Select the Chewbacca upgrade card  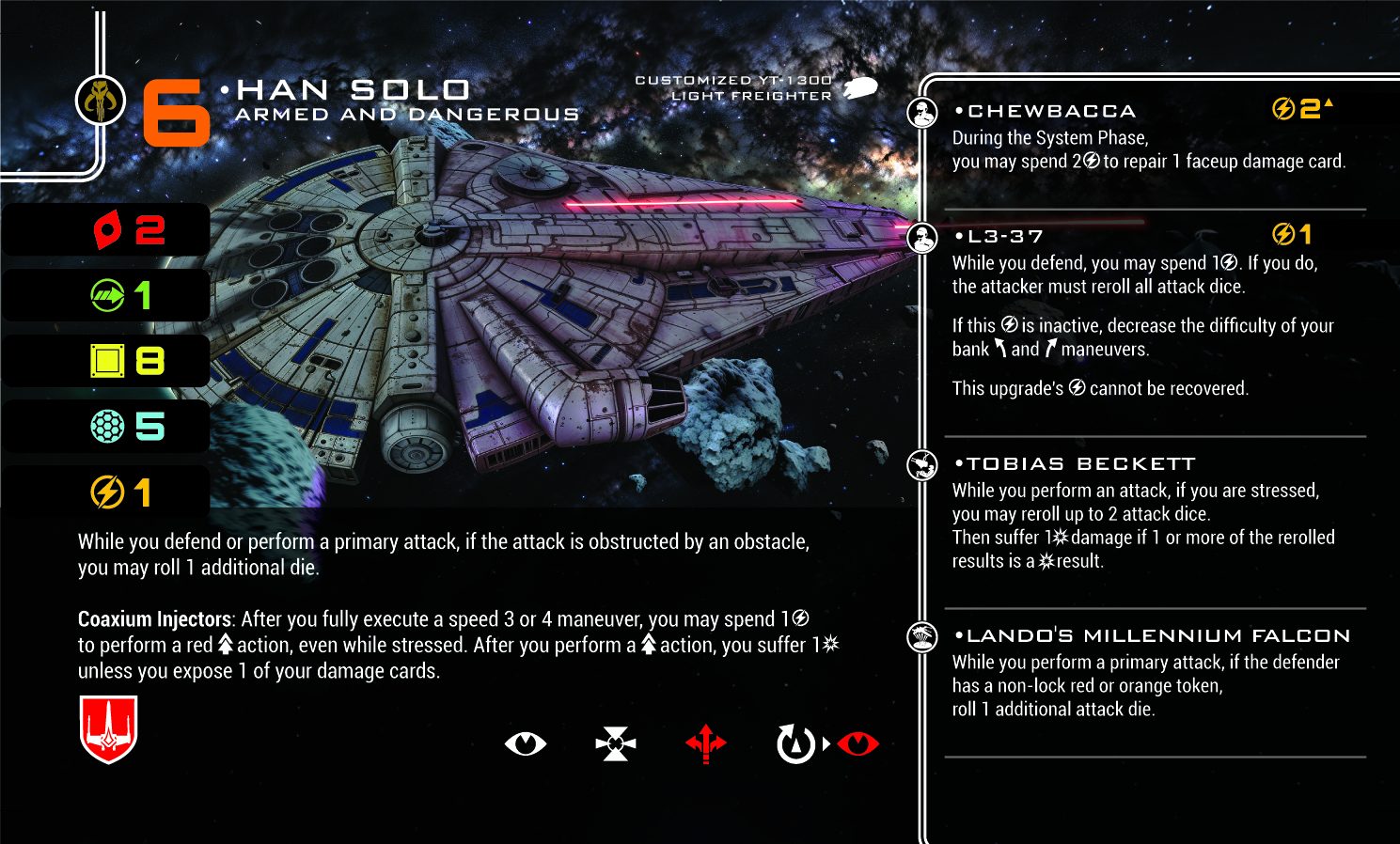click(1051, 112)
